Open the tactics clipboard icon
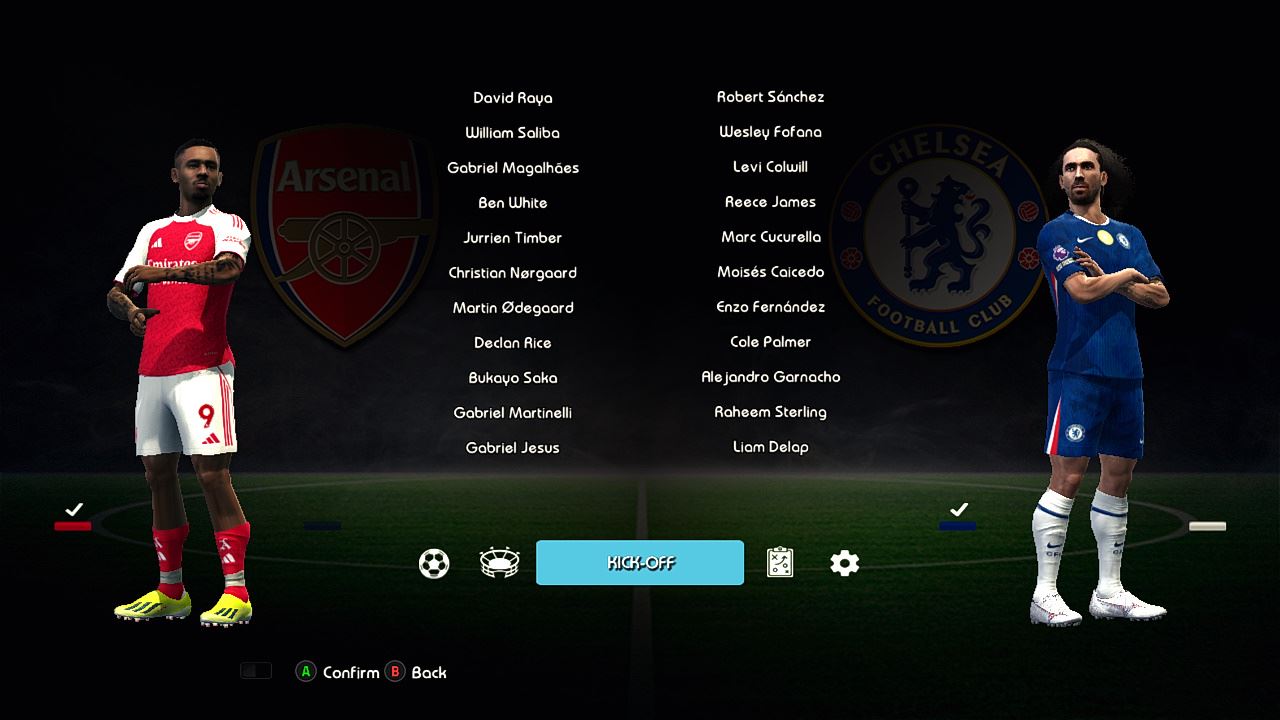The width and height of the screenshot is (1280, 720). (x=780, y=563)
